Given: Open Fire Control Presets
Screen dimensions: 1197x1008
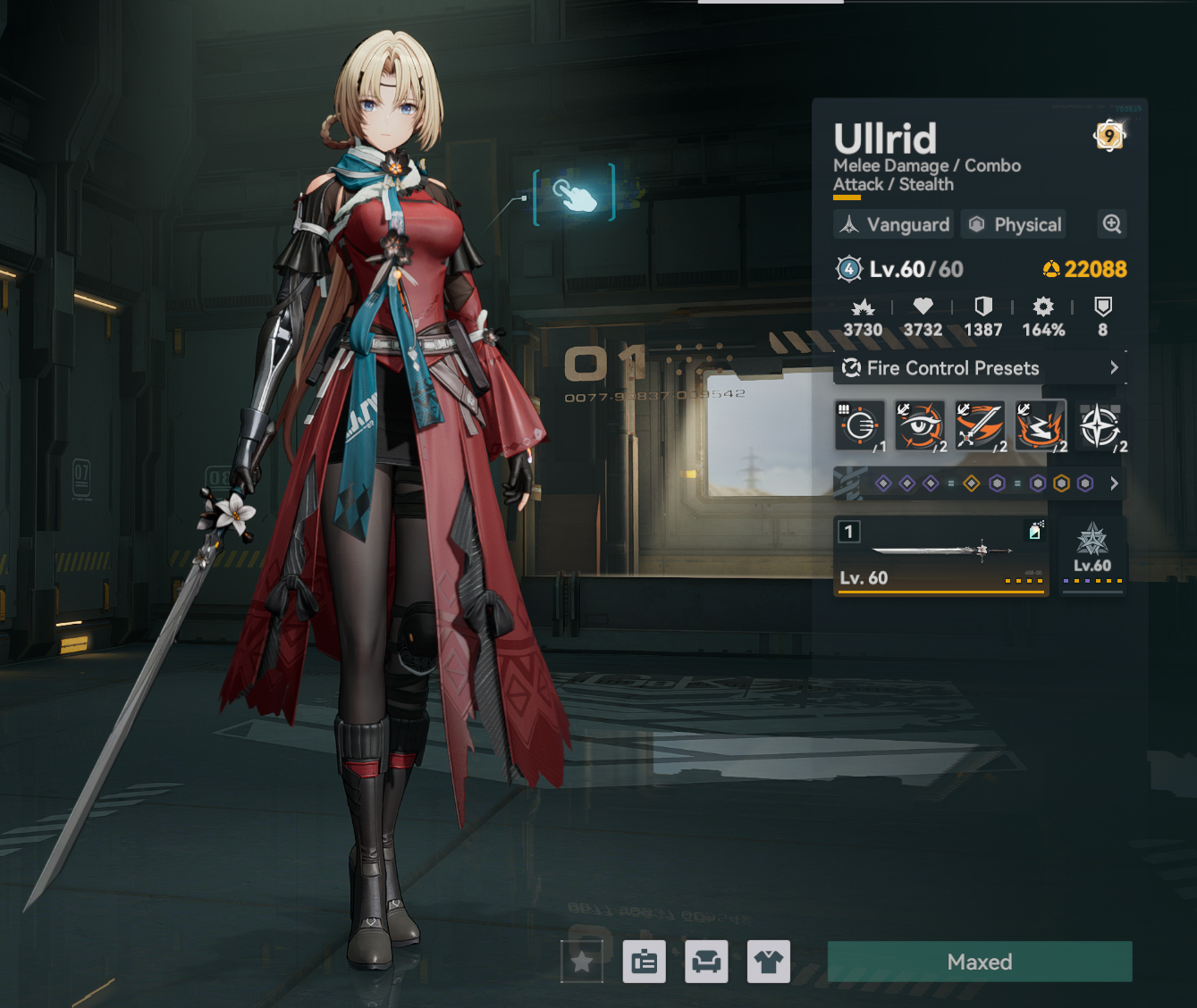Looking at the screenshot, I should point(980,368).
